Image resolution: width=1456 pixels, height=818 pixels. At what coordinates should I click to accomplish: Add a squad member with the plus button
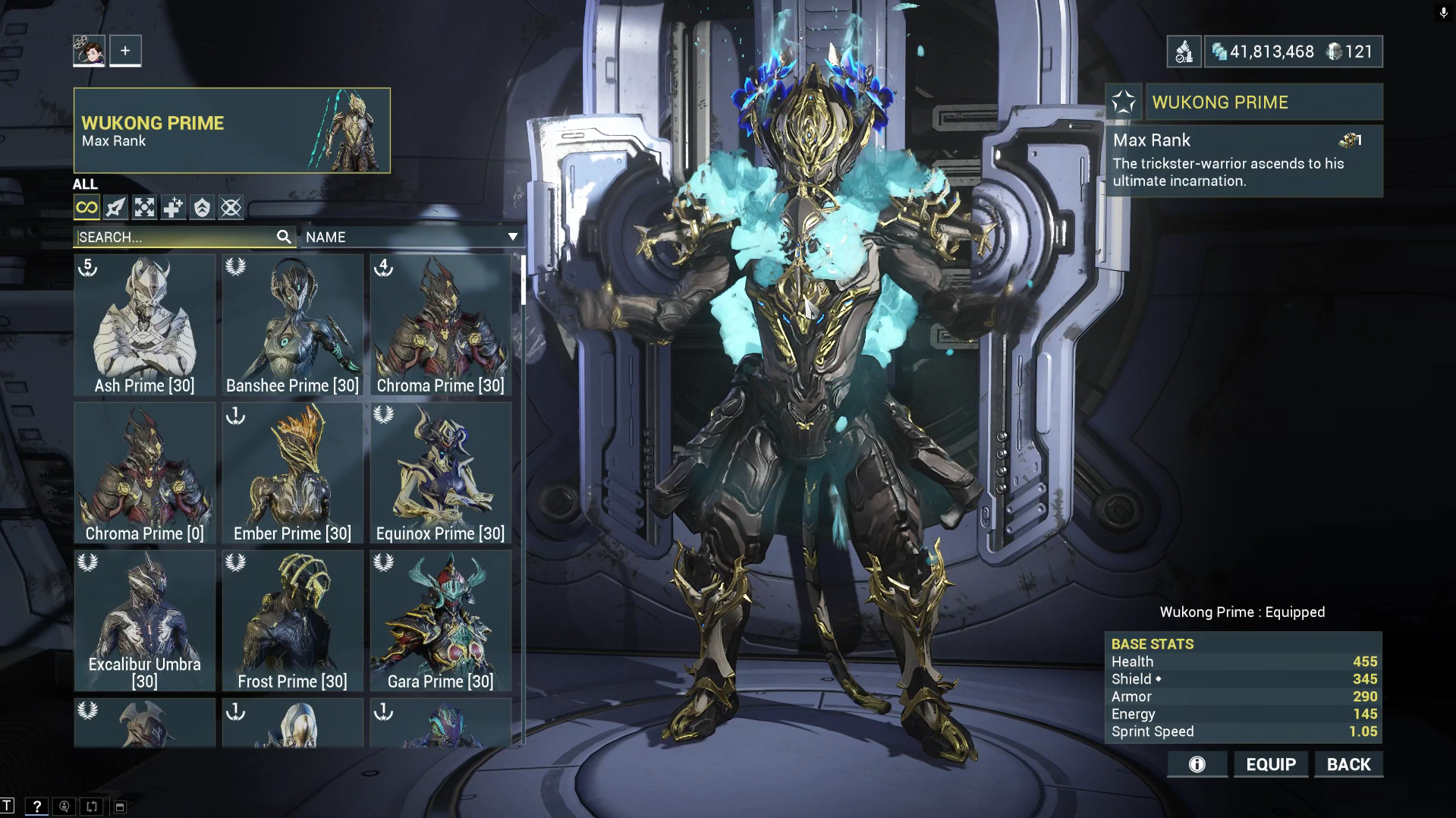click(x=125, y=51)
